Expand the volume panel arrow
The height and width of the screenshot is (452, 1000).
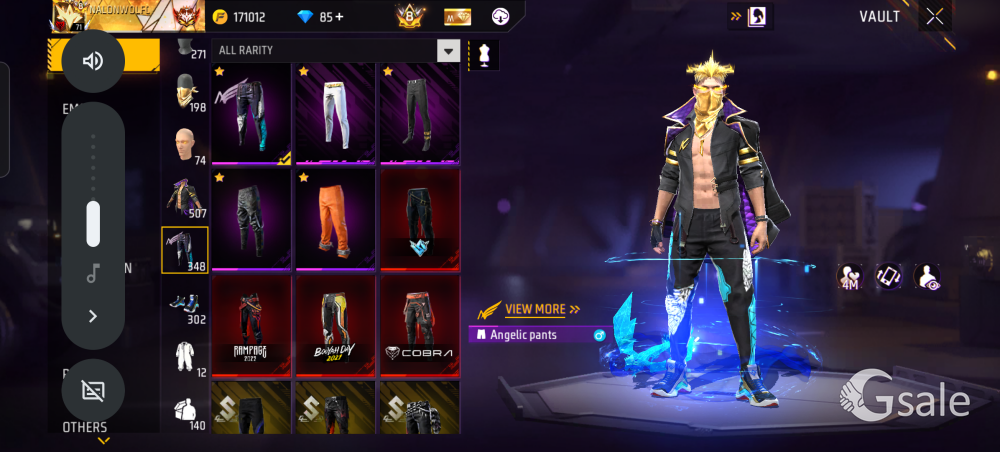click(93, 316)
